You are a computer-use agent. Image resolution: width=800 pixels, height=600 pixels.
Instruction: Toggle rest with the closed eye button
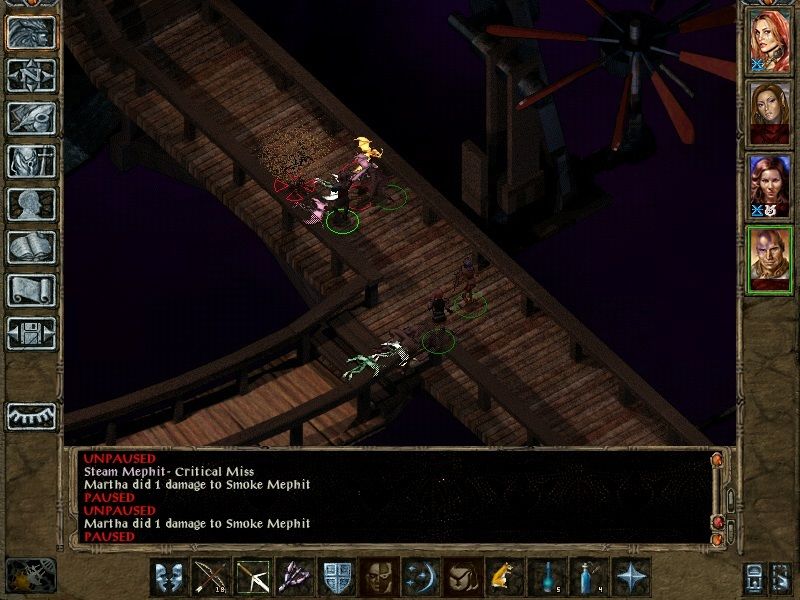pos(31,416)
